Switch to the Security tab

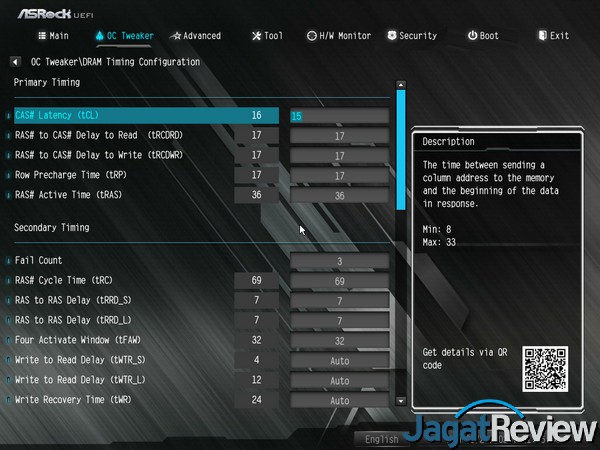pyautogui.click(x=411, y=36)
